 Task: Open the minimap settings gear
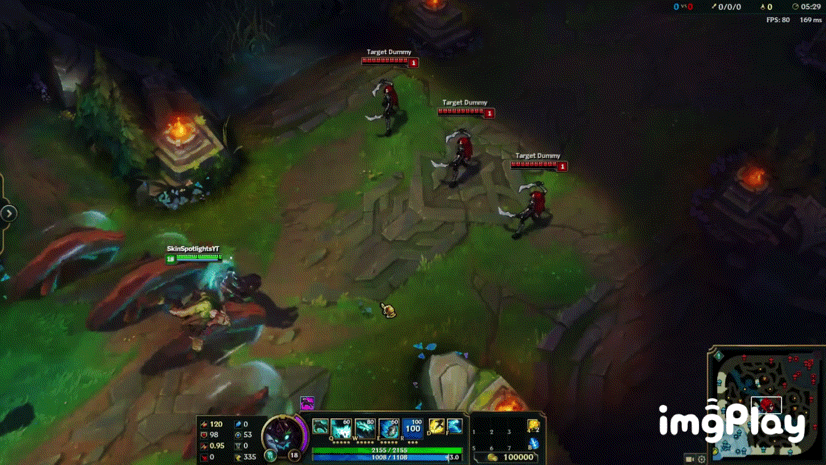[x=702, y=459]
